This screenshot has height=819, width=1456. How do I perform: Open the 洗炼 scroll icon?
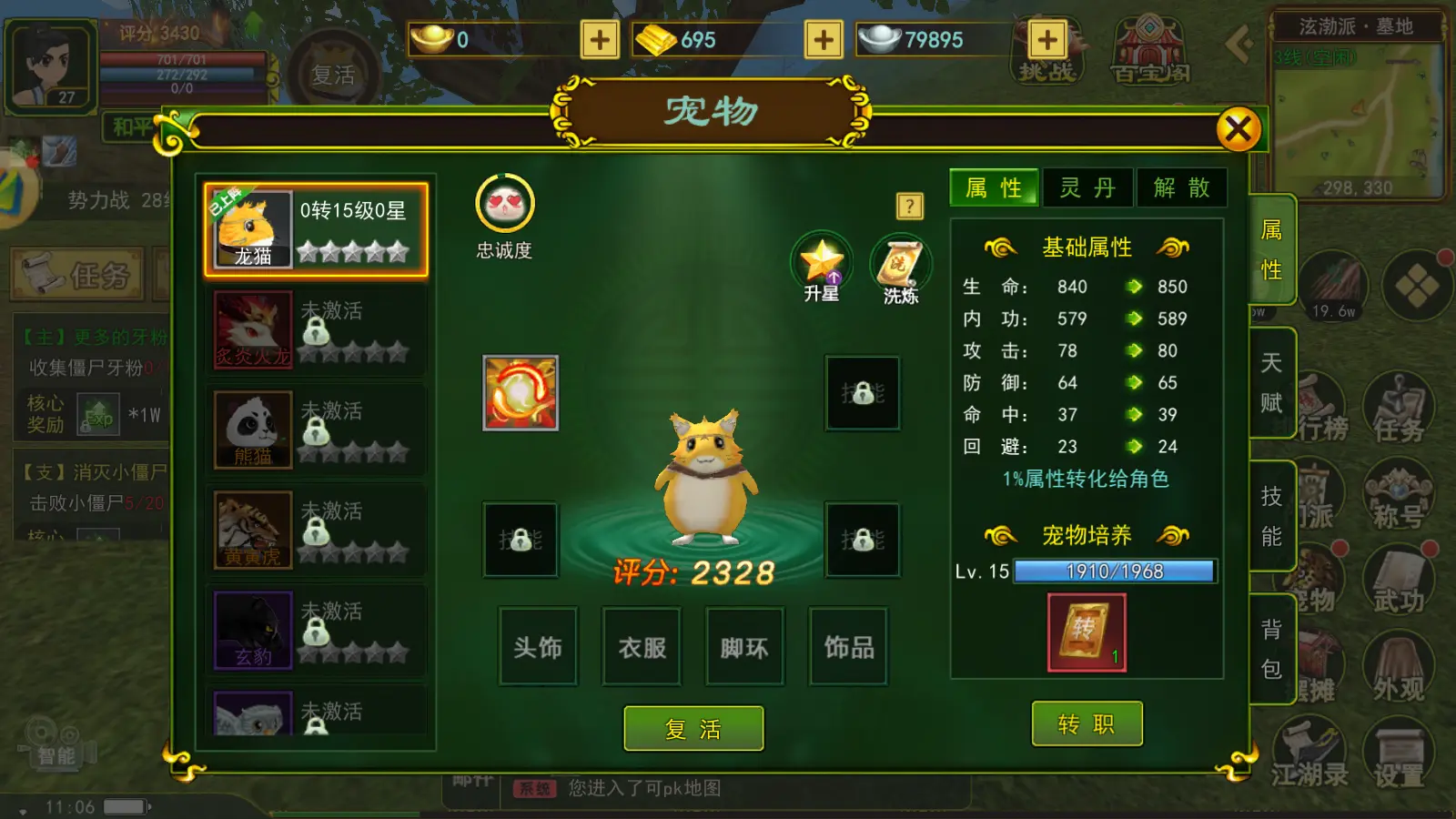tap(900, 266)
